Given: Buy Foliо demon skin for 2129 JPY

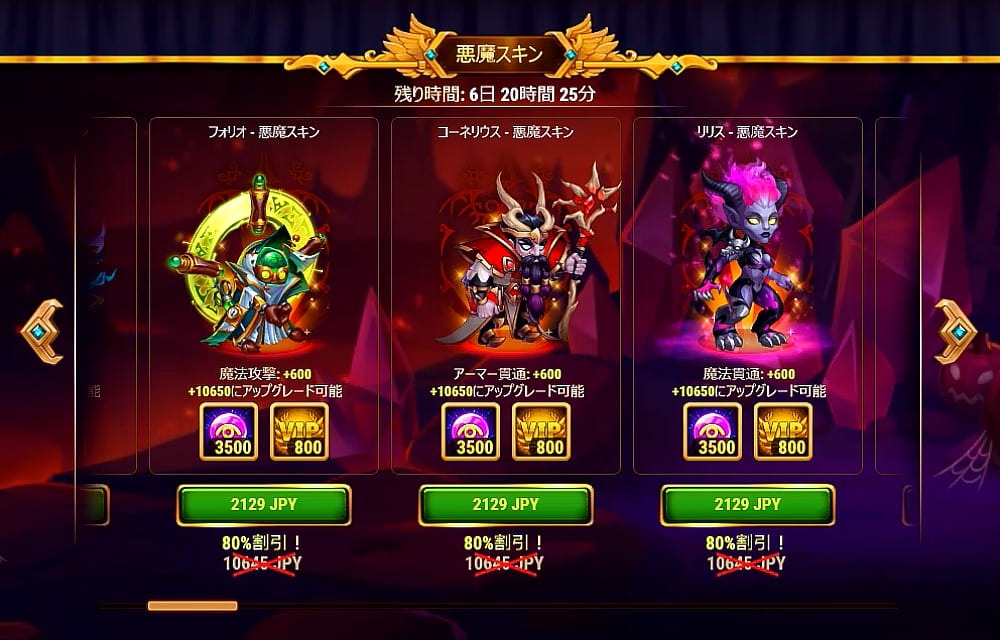Looking at the screenshot, I should pyautogui.click(x=264, y=504).
